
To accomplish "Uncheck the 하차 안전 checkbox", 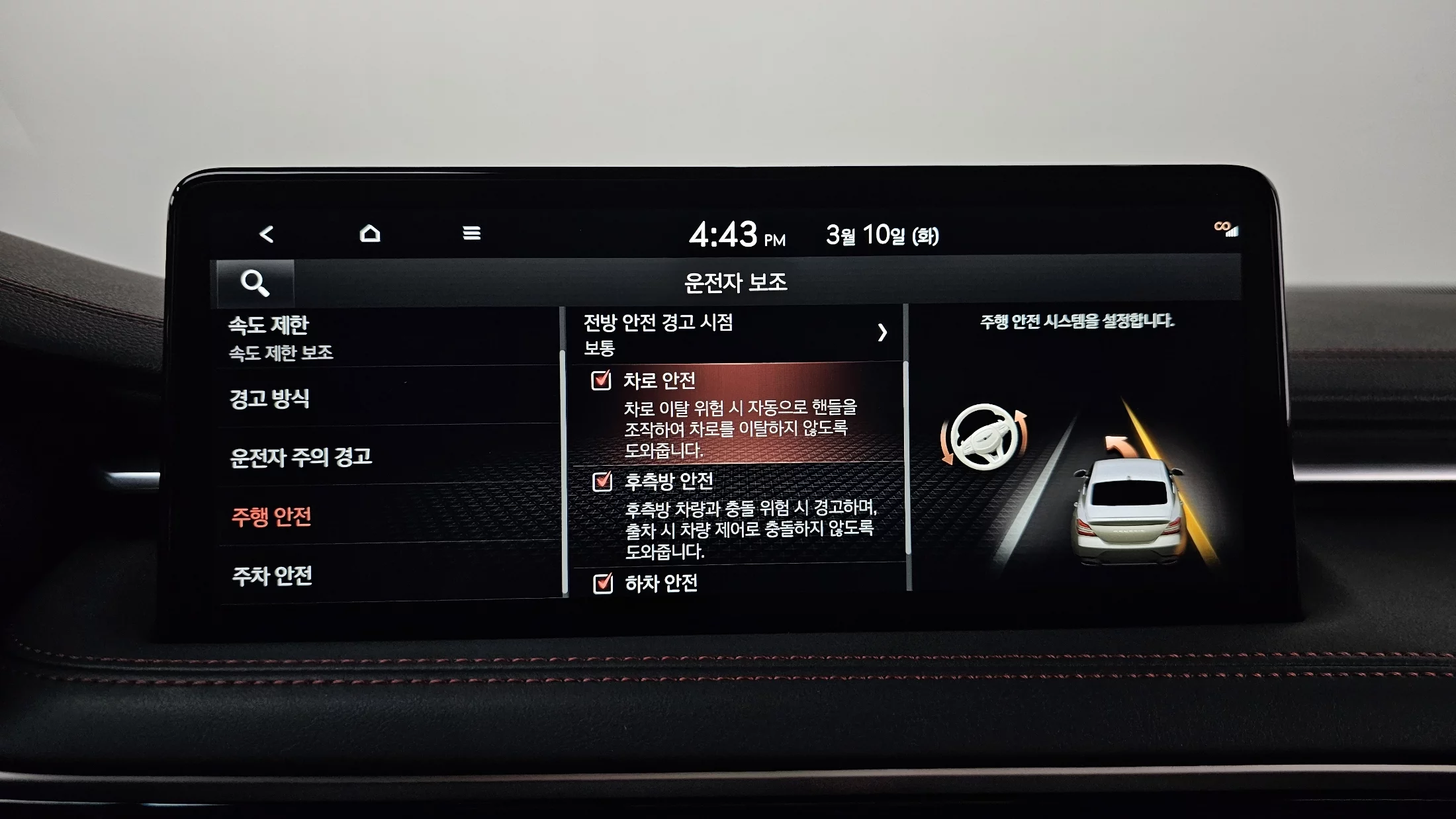I will coord(603,583).
